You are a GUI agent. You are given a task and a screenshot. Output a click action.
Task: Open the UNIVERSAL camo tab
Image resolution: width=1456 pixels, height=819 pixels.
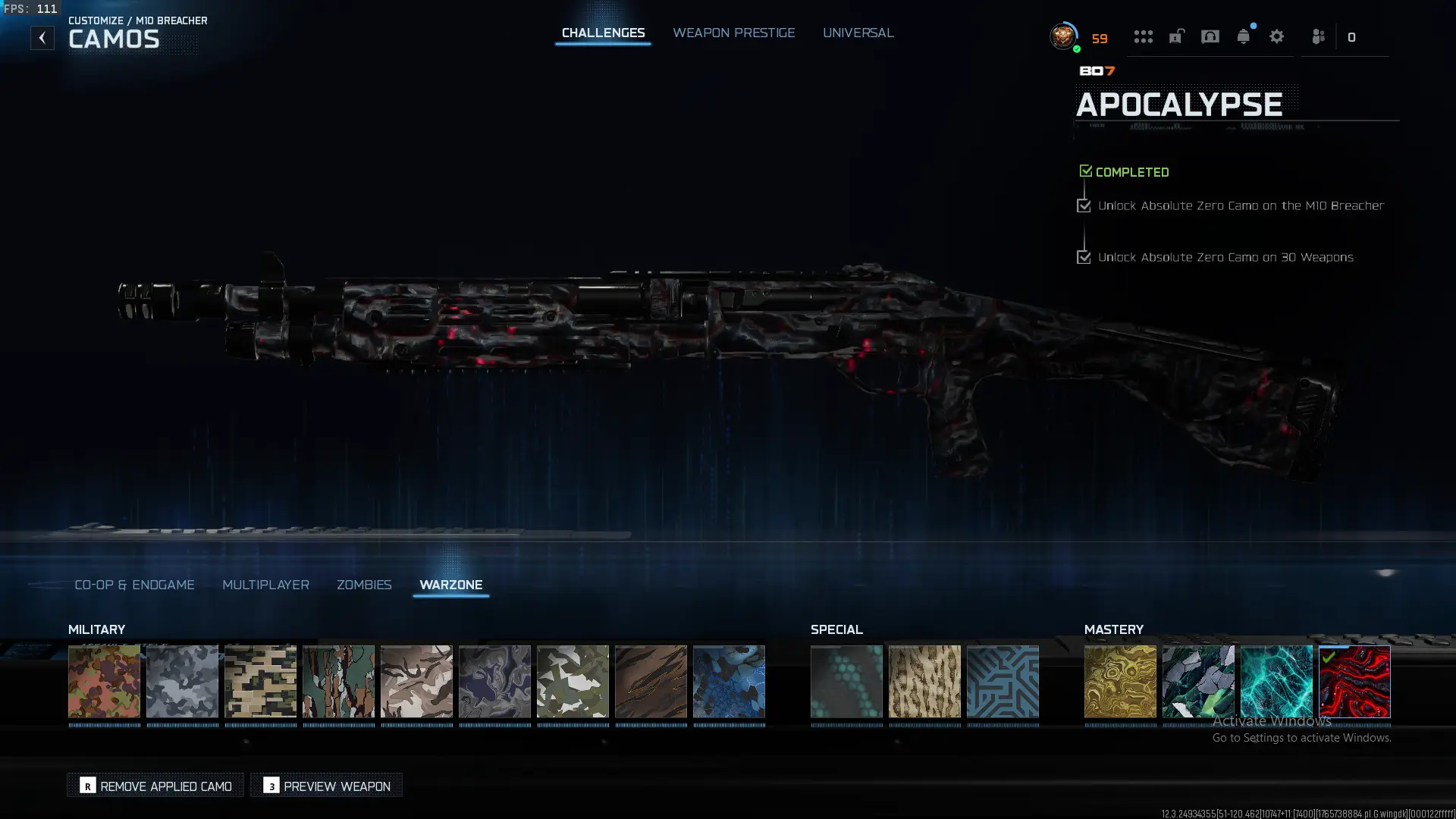[858, 33]
